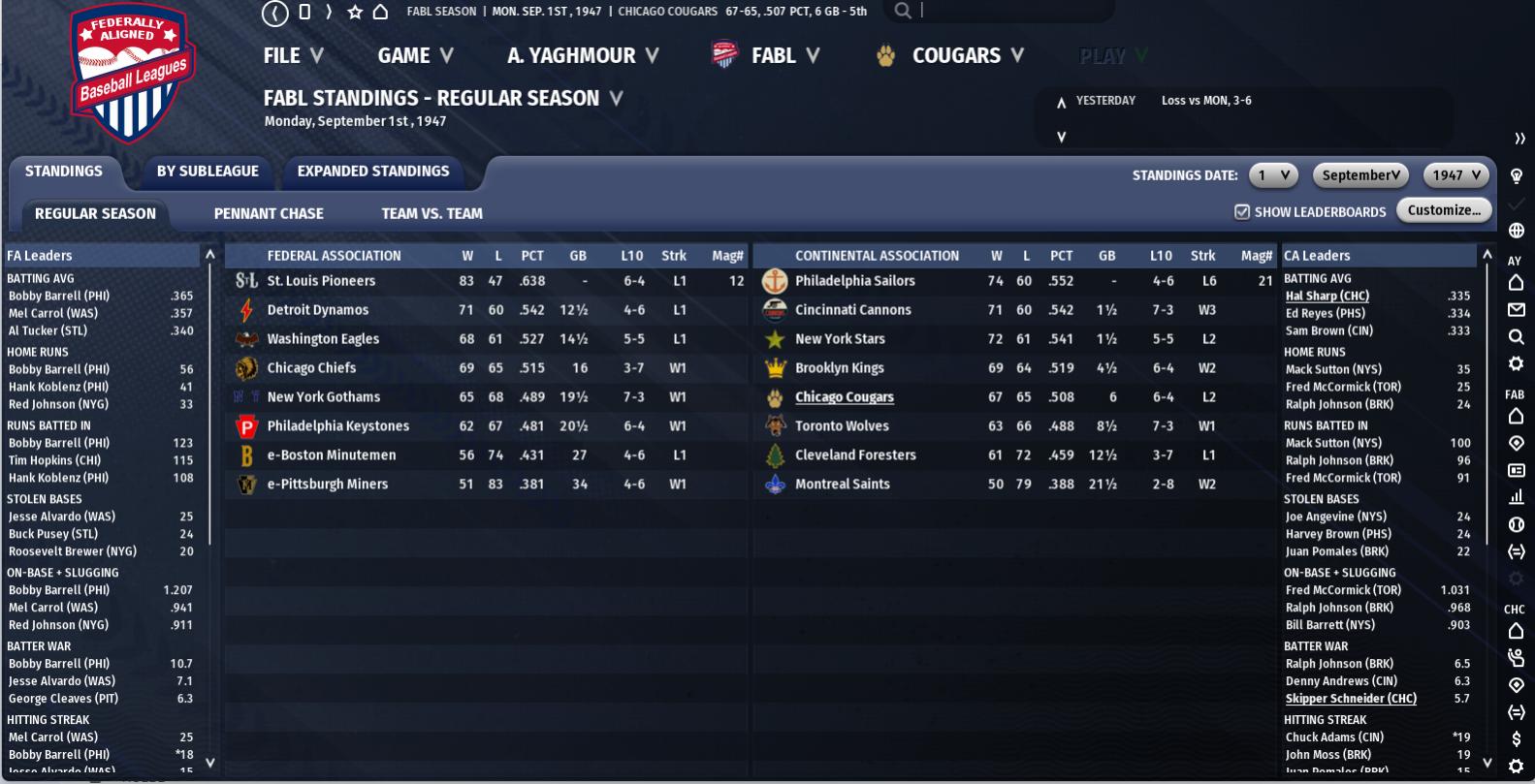The width and height of the screenshot is (1535, 784).
Task: Open the A. Yaghmour manager menu
Action: [x=582, y=56]
